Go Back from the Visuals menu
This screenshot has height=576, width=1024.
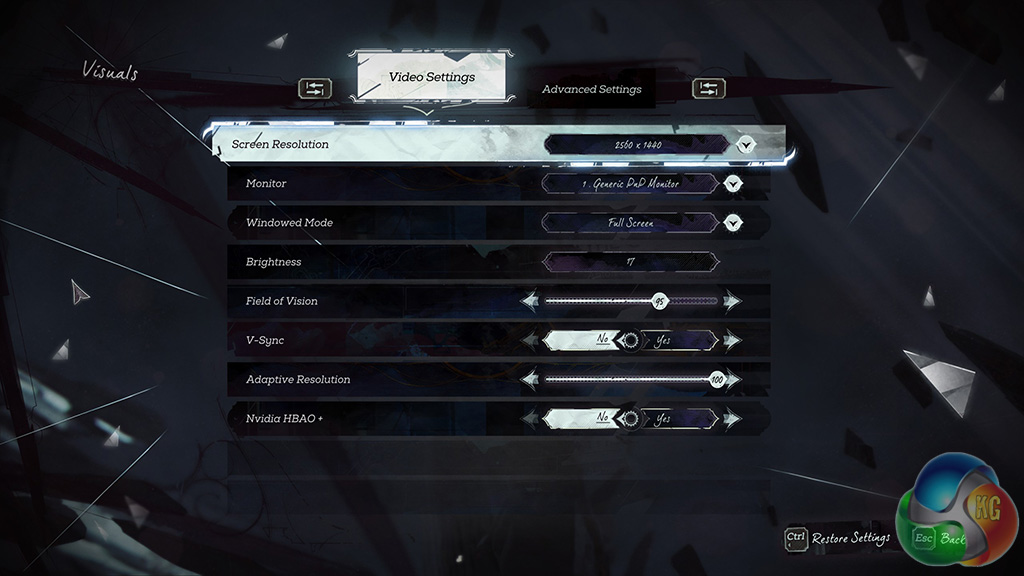[939, 538]
